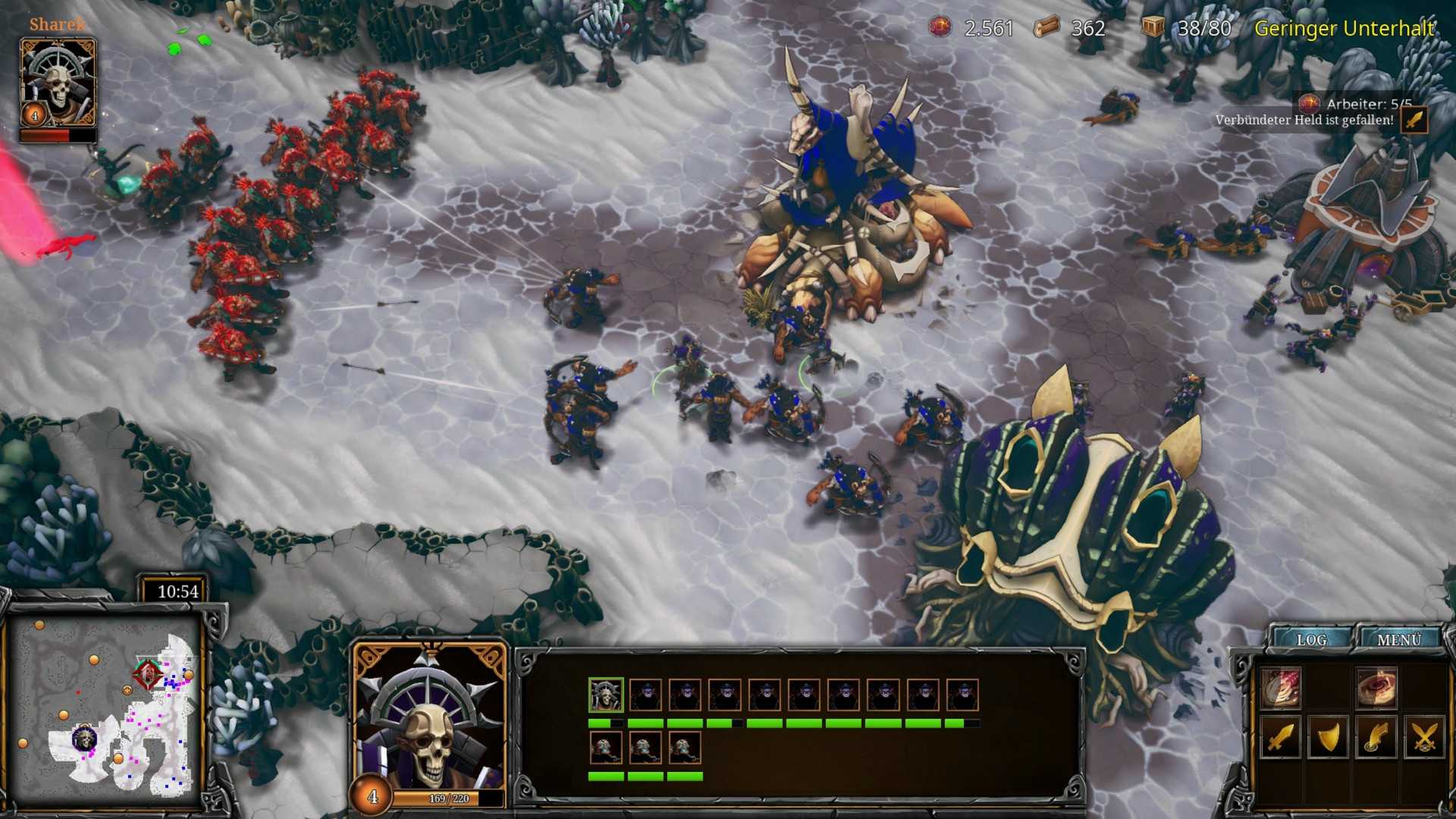Screen dimensions: 1456x819
Task: Click the wood resource plank icon
Action: tap(1045, 28)
